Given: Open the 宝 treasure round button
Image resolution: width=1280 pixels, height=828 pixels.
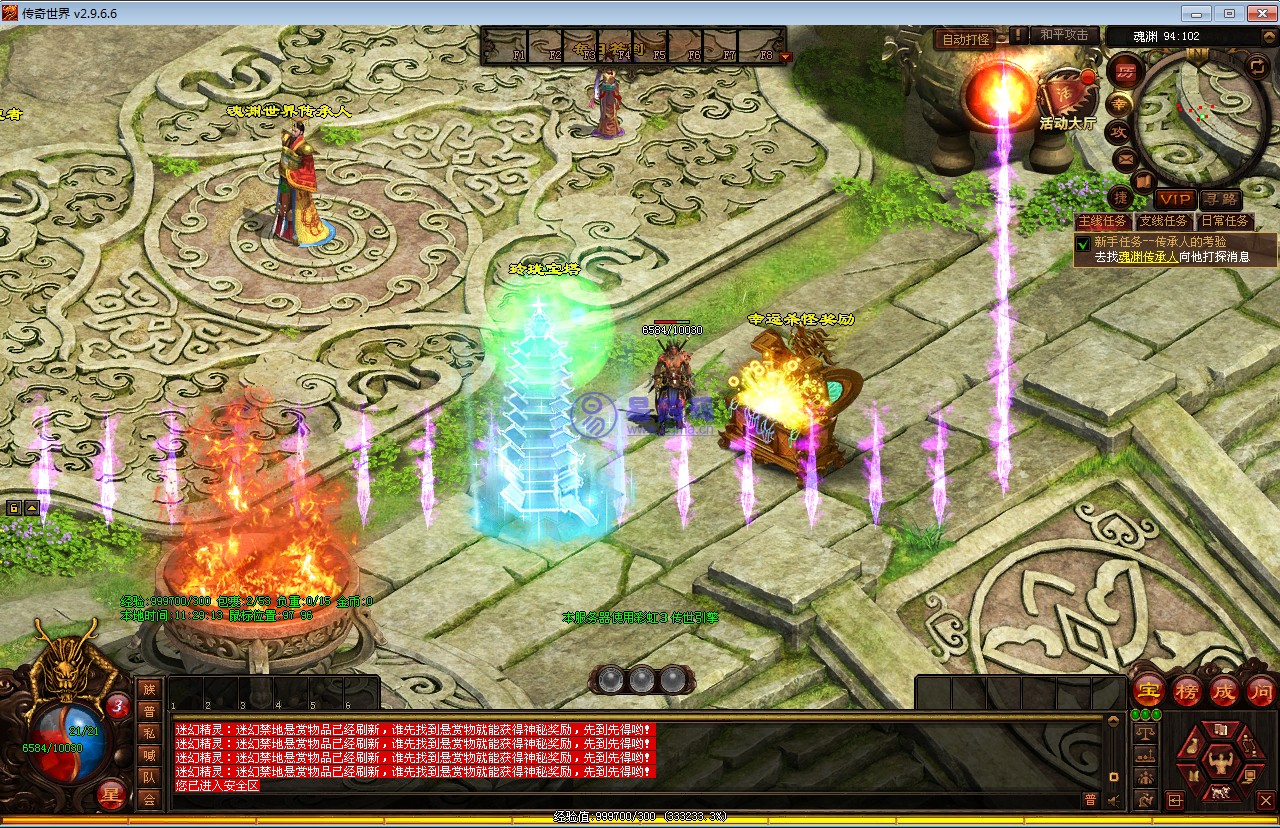Looking at the screenshot, I should pos(1146,690).
